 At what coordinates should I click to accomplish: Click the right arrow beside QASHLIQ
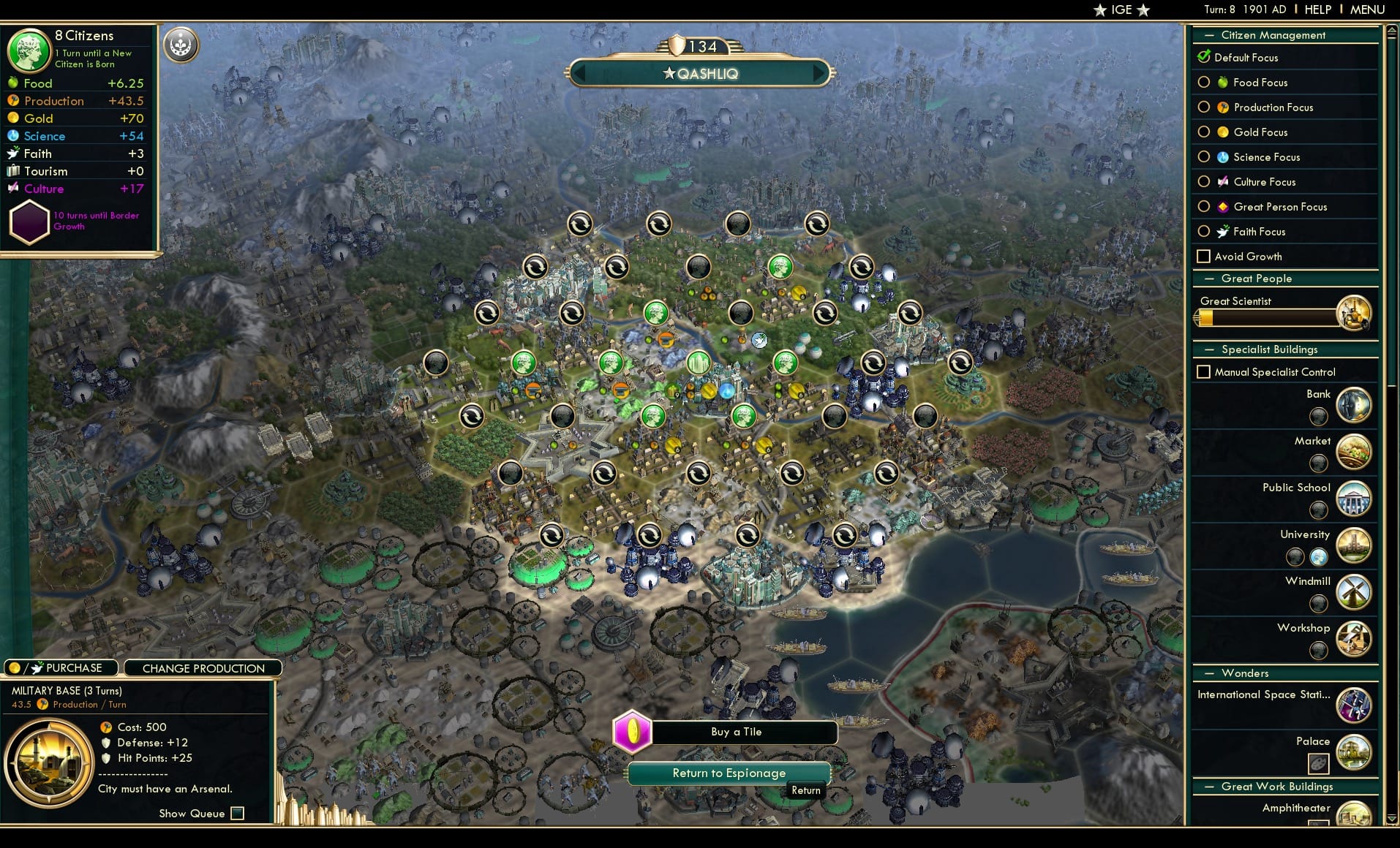coord(818,73)
